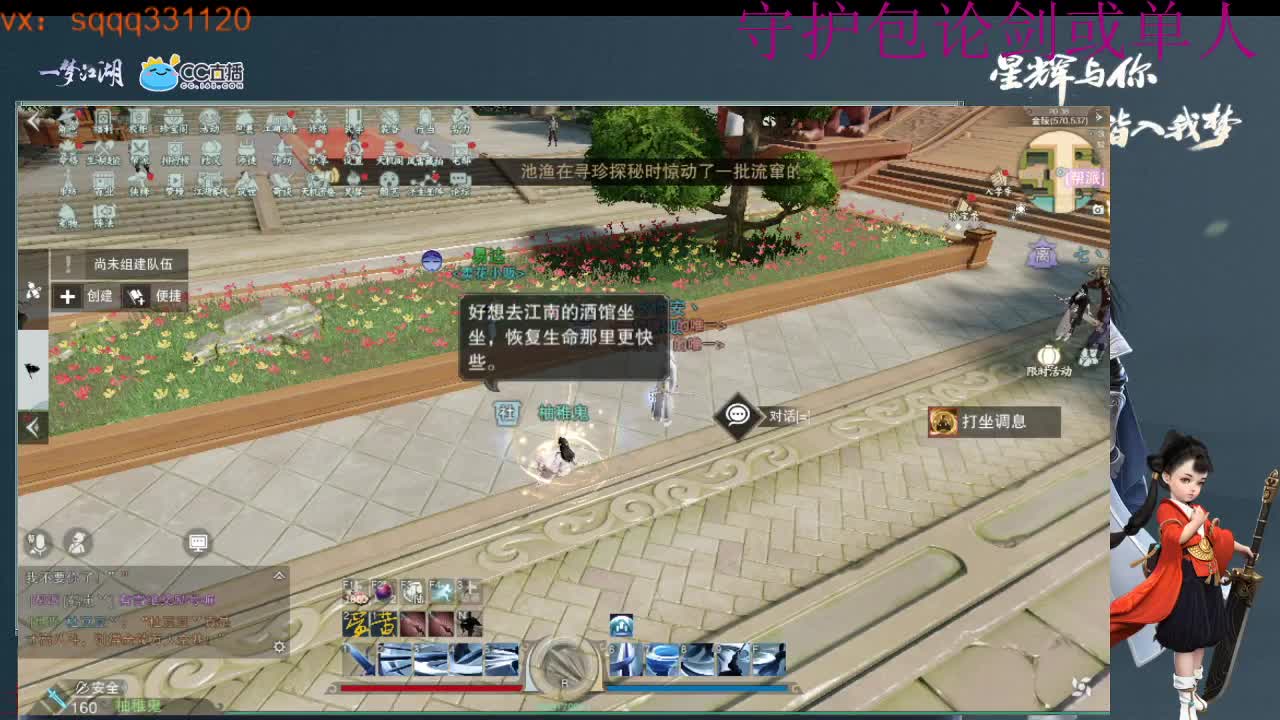Collapse the menu grid with the left chevron

pyautogui.click(x=32, y=118)
